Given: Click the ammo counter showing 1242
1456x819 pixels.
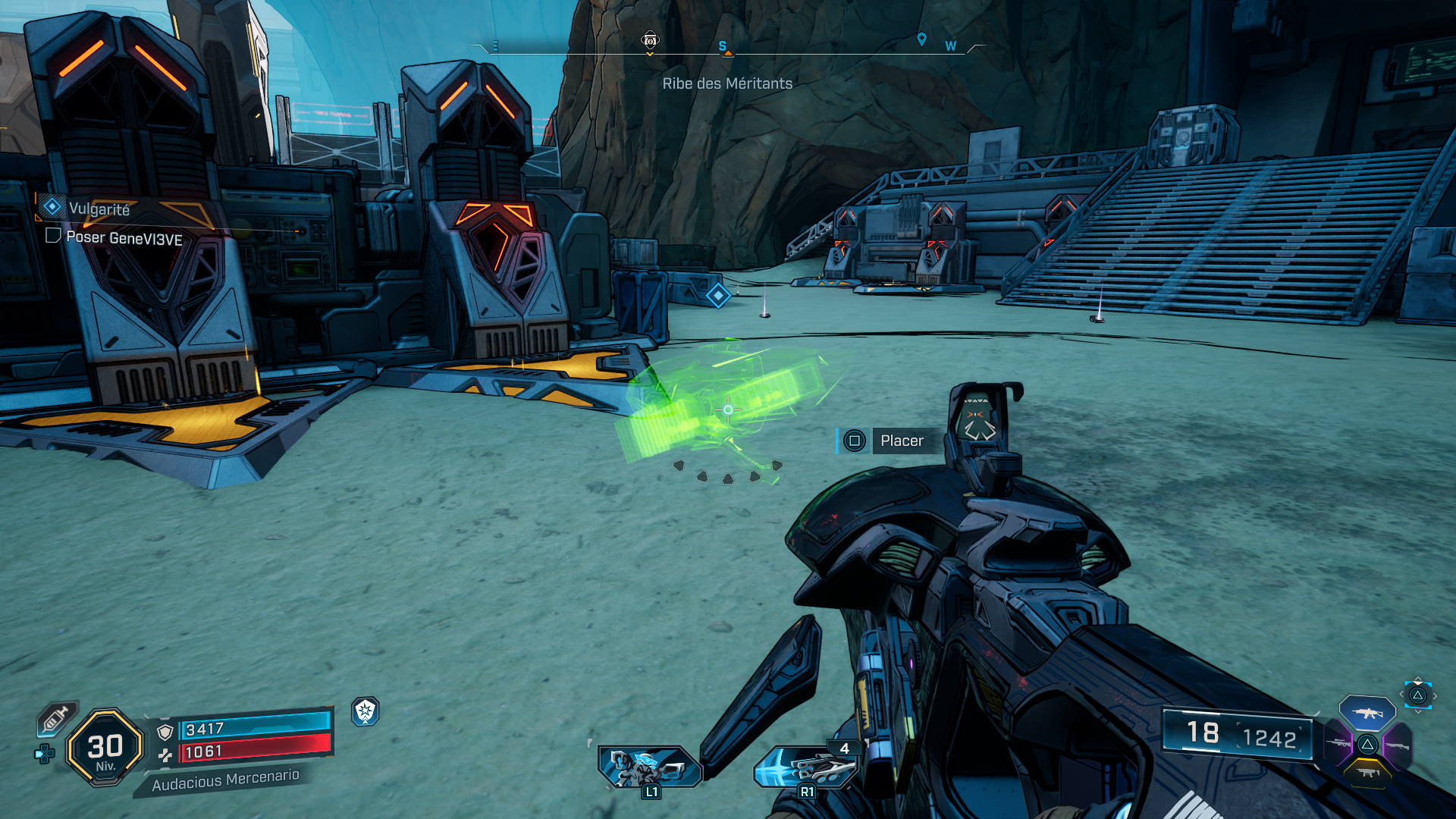Looking at the screenshot, I should (1272, 736).
